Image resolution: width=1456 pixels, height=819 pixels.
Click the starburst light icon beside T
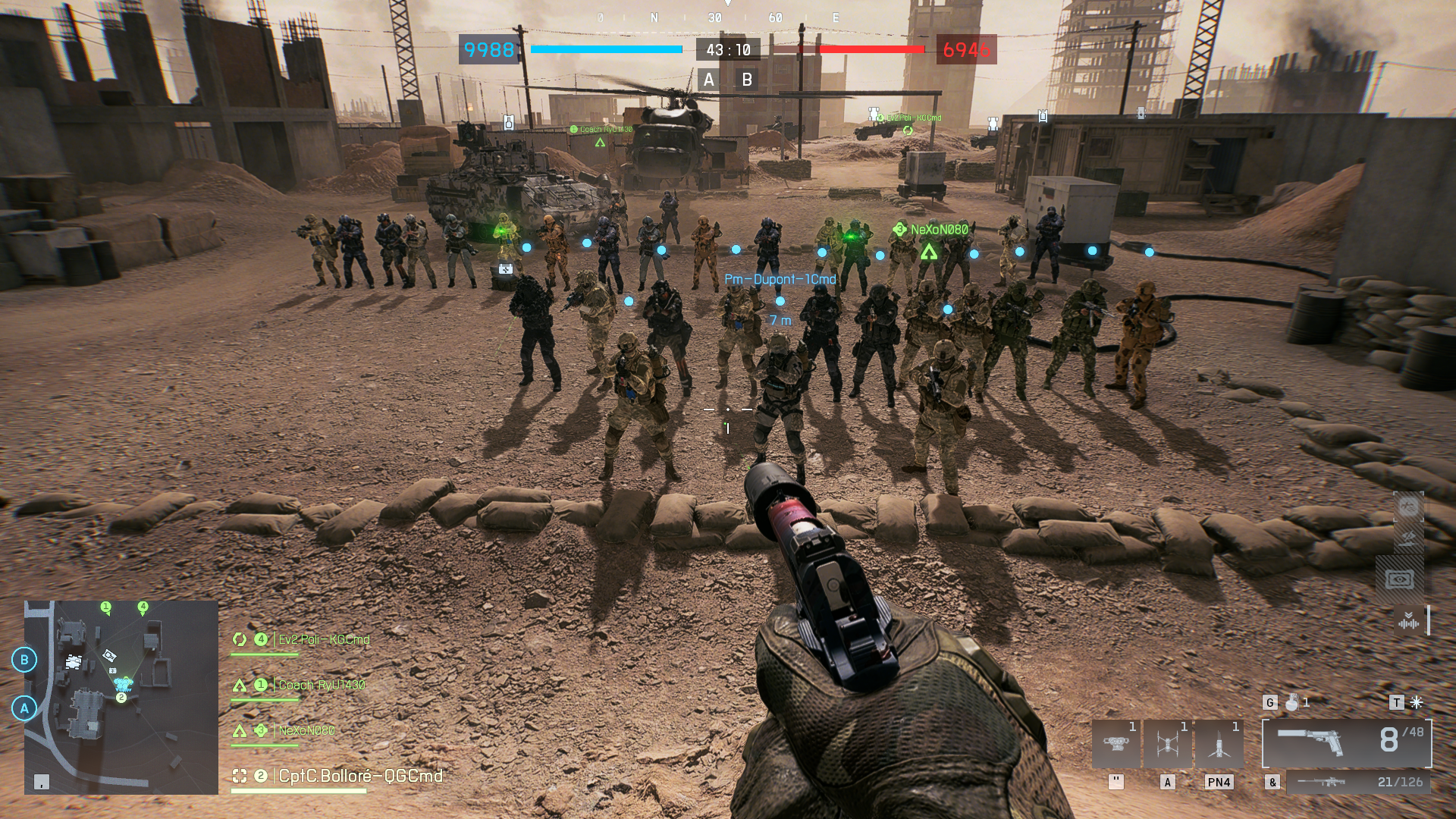pos(1416,702)
